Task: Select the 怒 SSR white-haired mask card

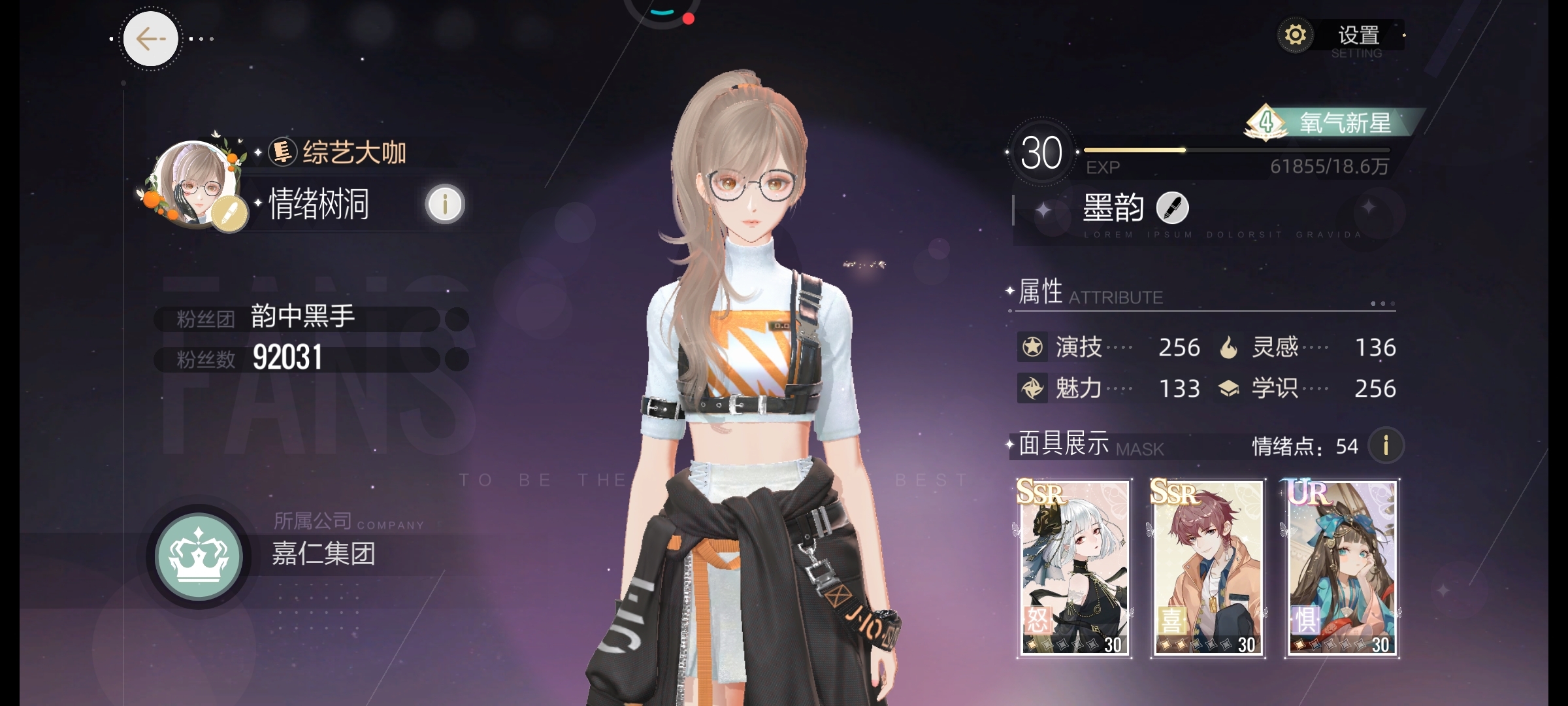Action: [x=1075, y=568]
